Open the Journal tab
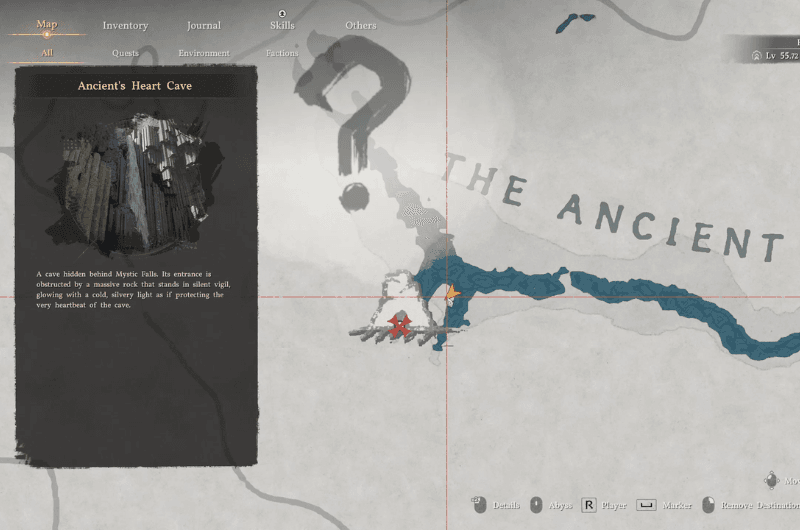Image resolution: width=800 pixels, height=530 pixels. (x=204, y=26)
